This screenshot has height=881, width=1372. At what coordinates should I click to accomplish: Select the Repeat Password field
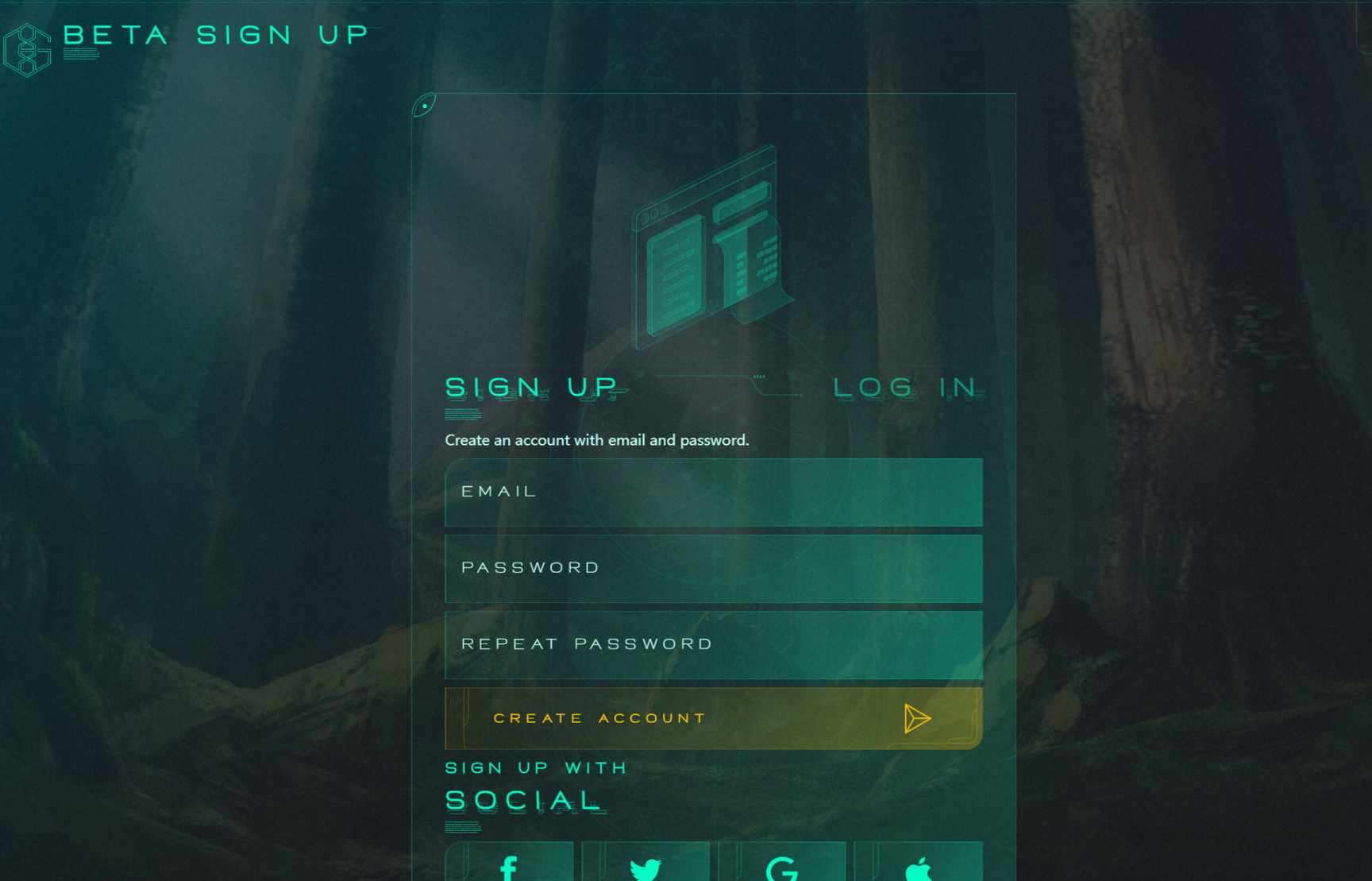713,644
